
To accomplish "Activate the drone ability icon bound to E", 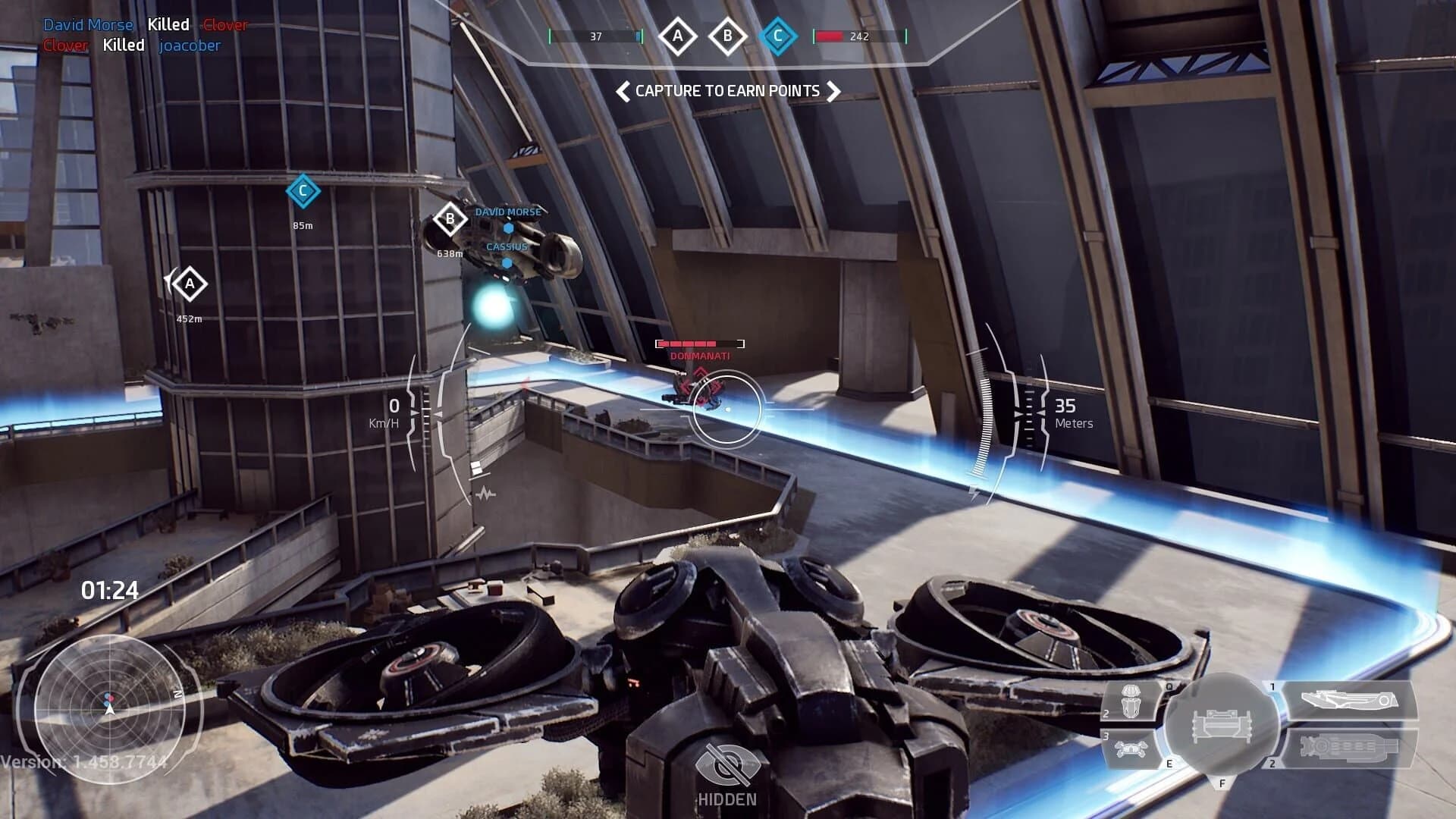I will coord(1130,748).
